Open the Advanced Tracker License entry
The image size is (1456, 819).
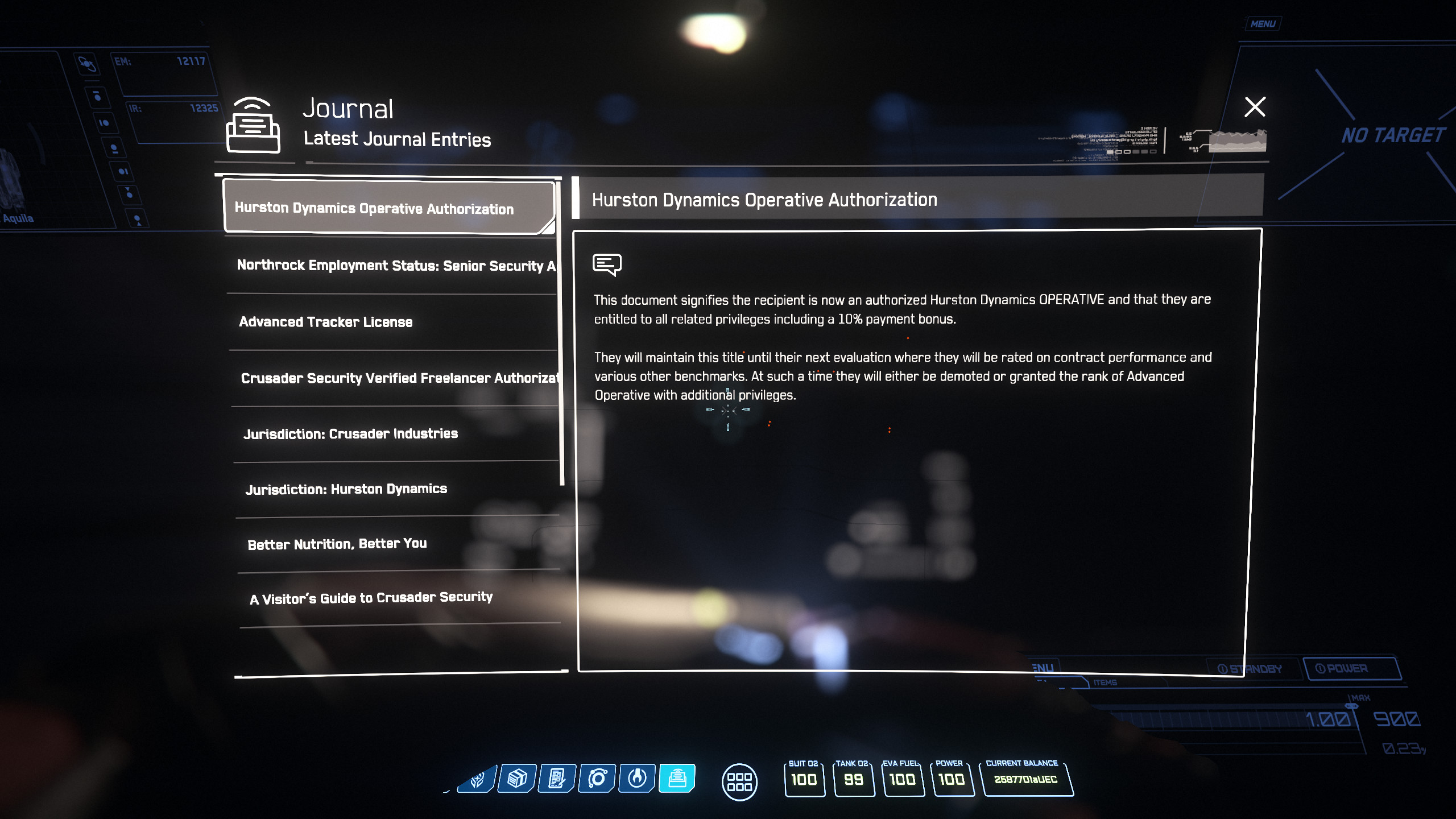coord(326,322)
